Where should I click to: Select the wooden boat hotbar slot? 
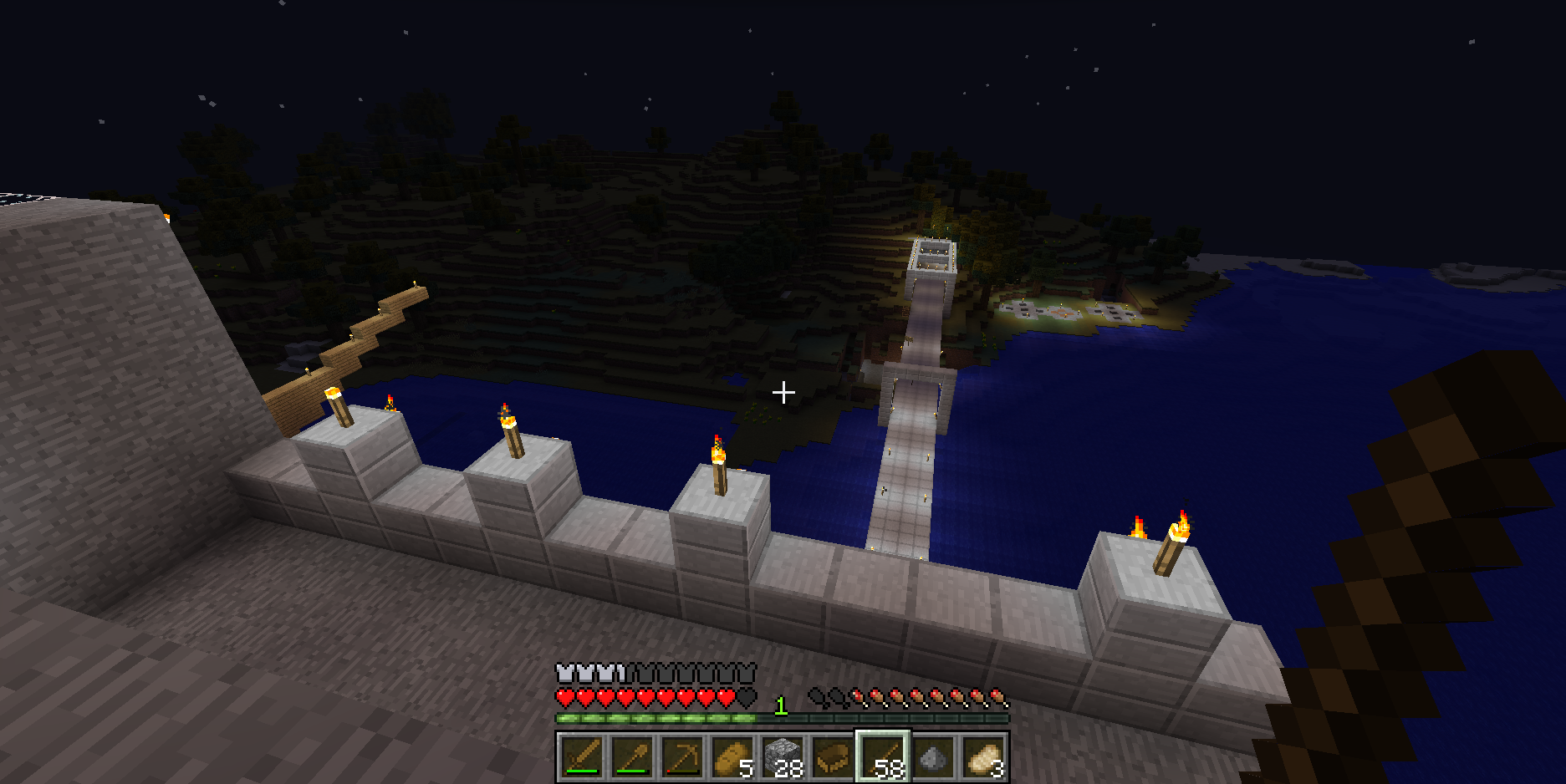tap(833, 757)
